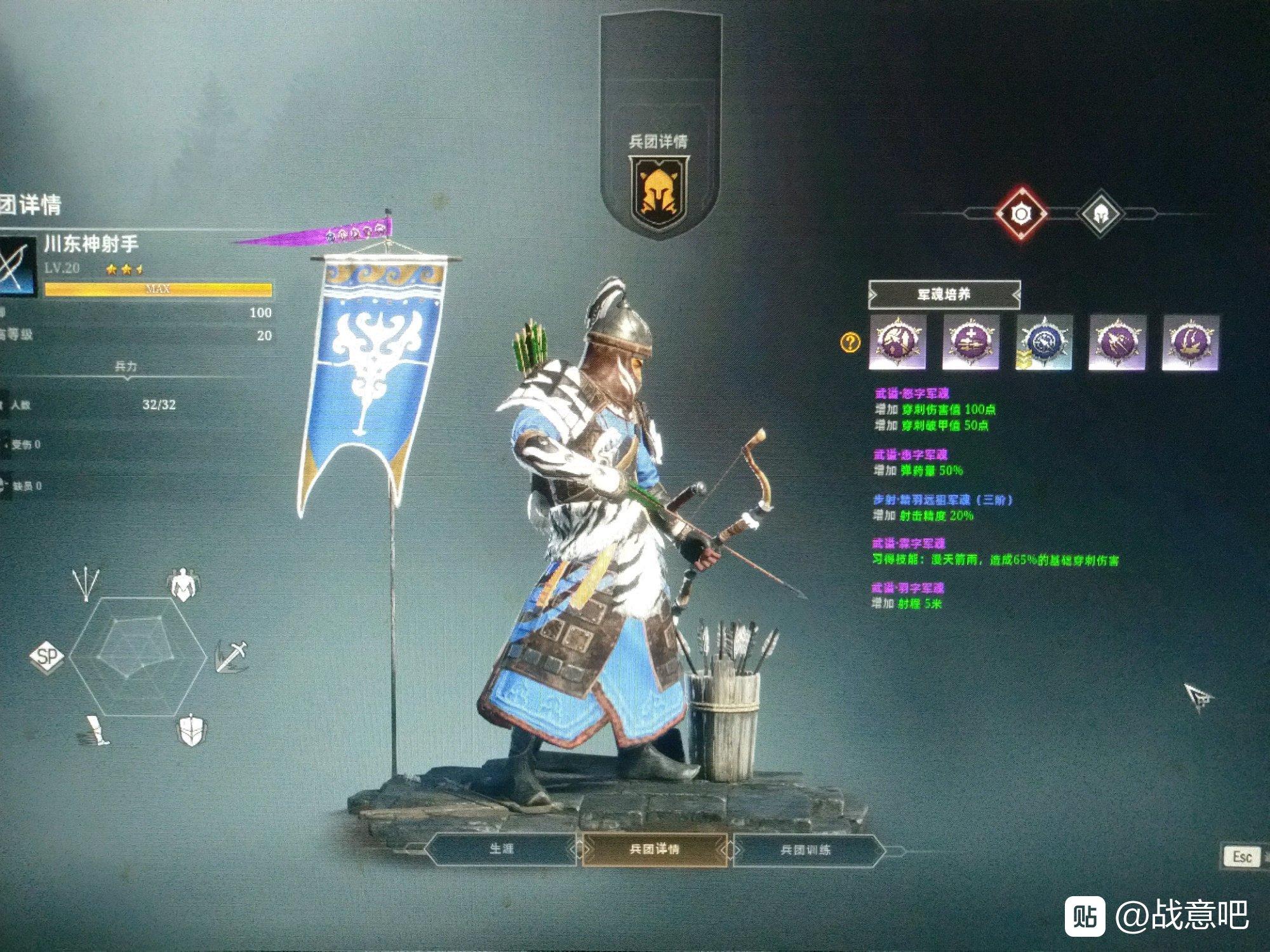Viewport: 1270px width, 952px height.
Task: Select the 兵团详情 bottom tab
Action: pos(655,849)
